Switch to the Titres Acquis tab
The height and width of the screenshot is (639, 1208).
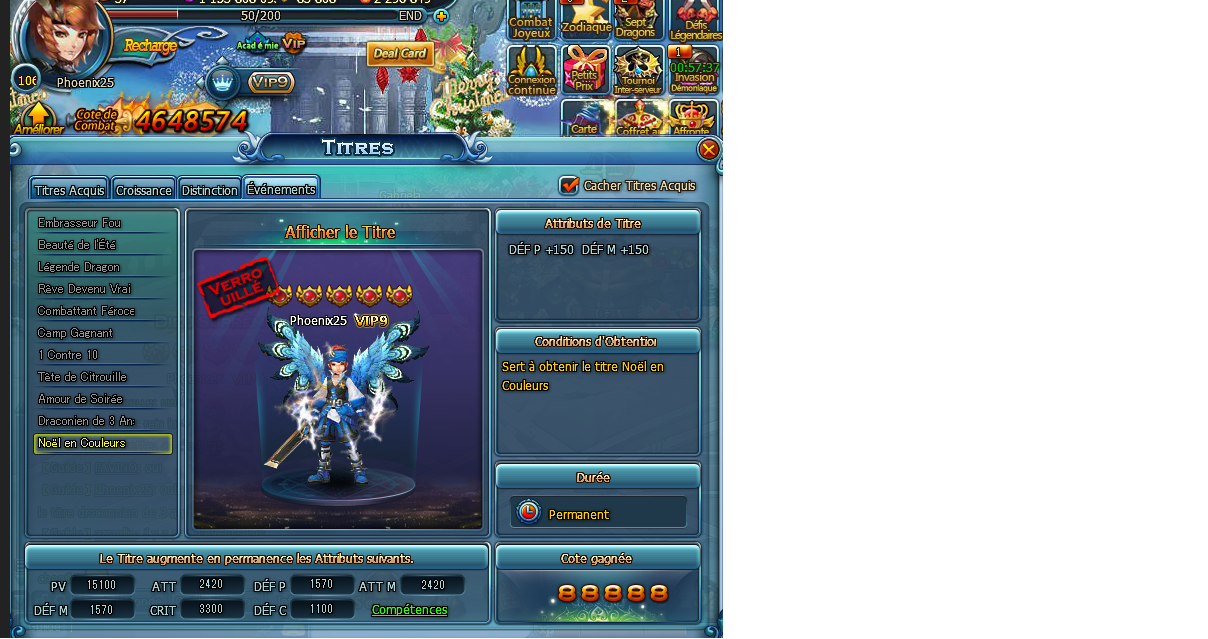pos(69,190)
